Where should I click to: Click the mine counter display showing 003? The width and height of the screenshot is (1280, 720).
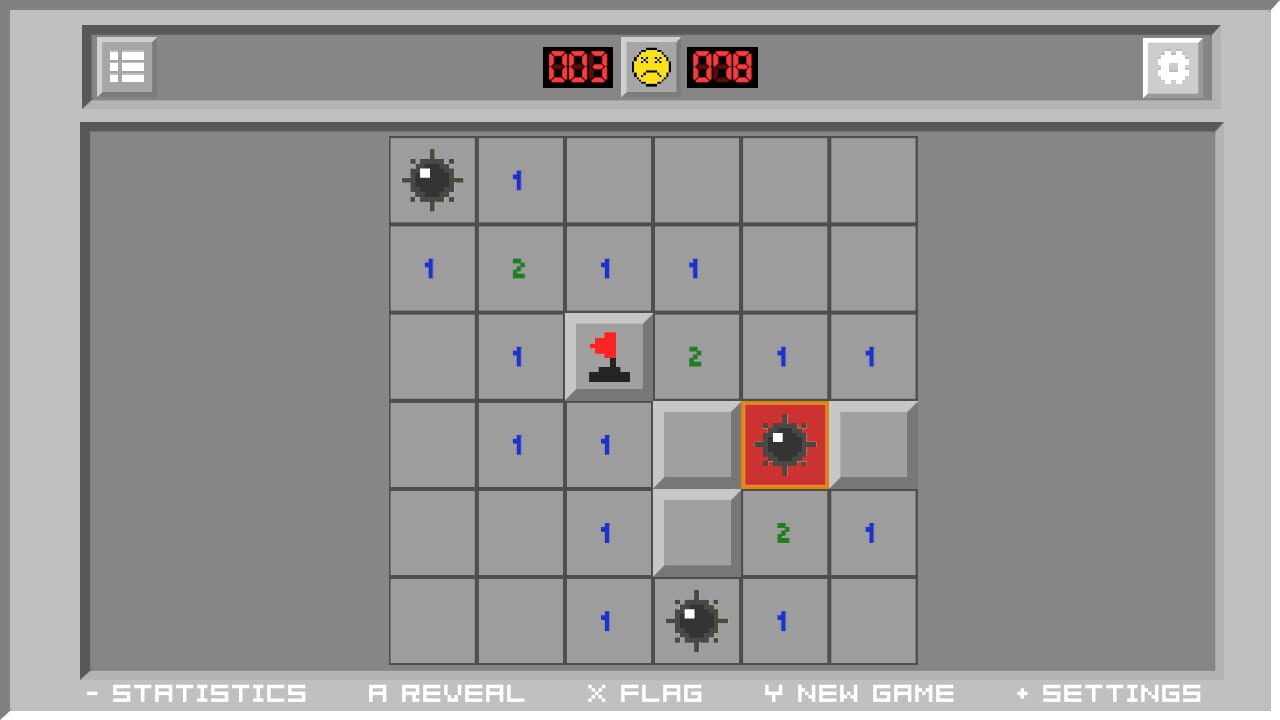click(578, 67)
